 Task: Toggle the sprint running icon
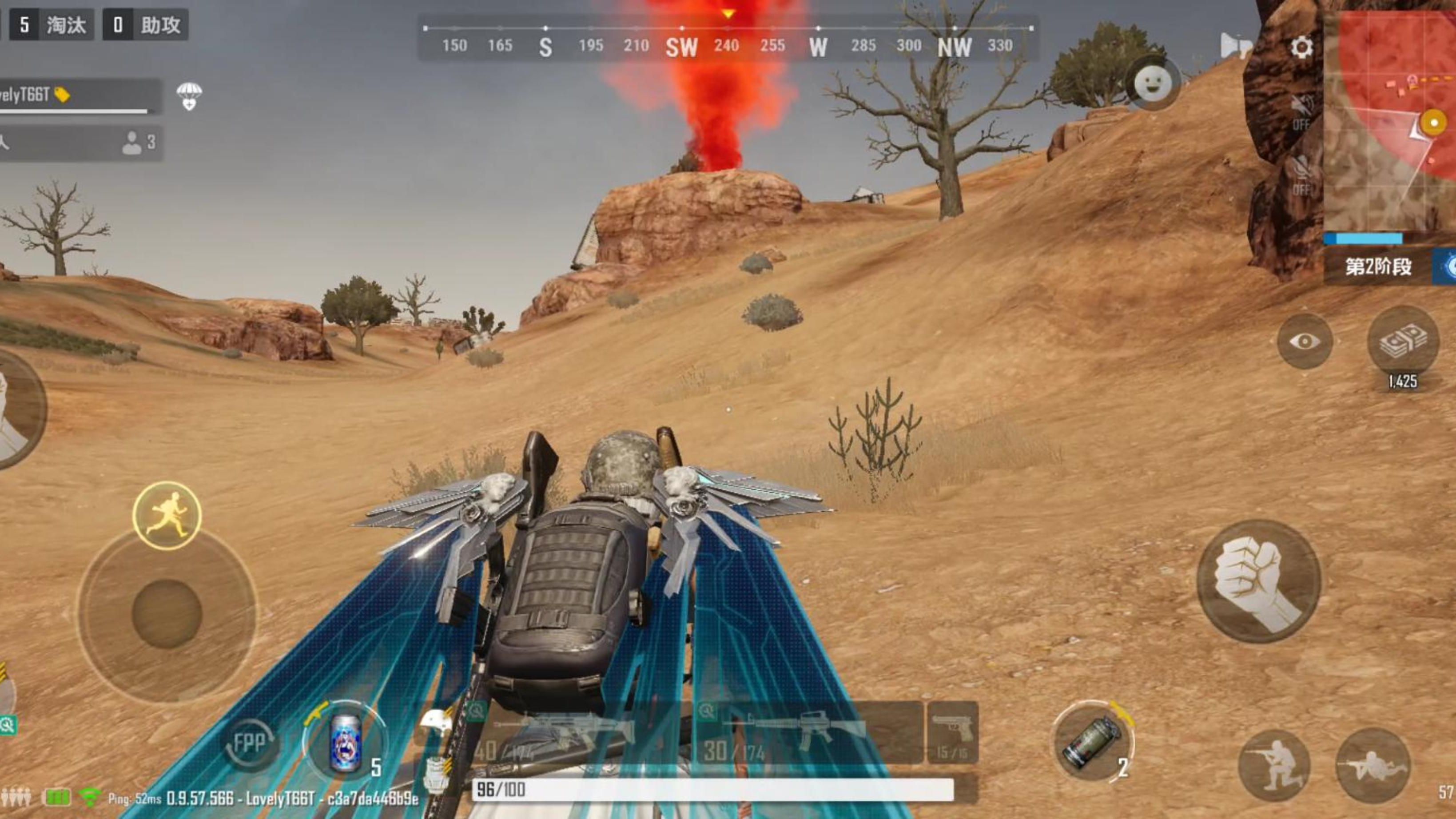[x=167, y=515]
